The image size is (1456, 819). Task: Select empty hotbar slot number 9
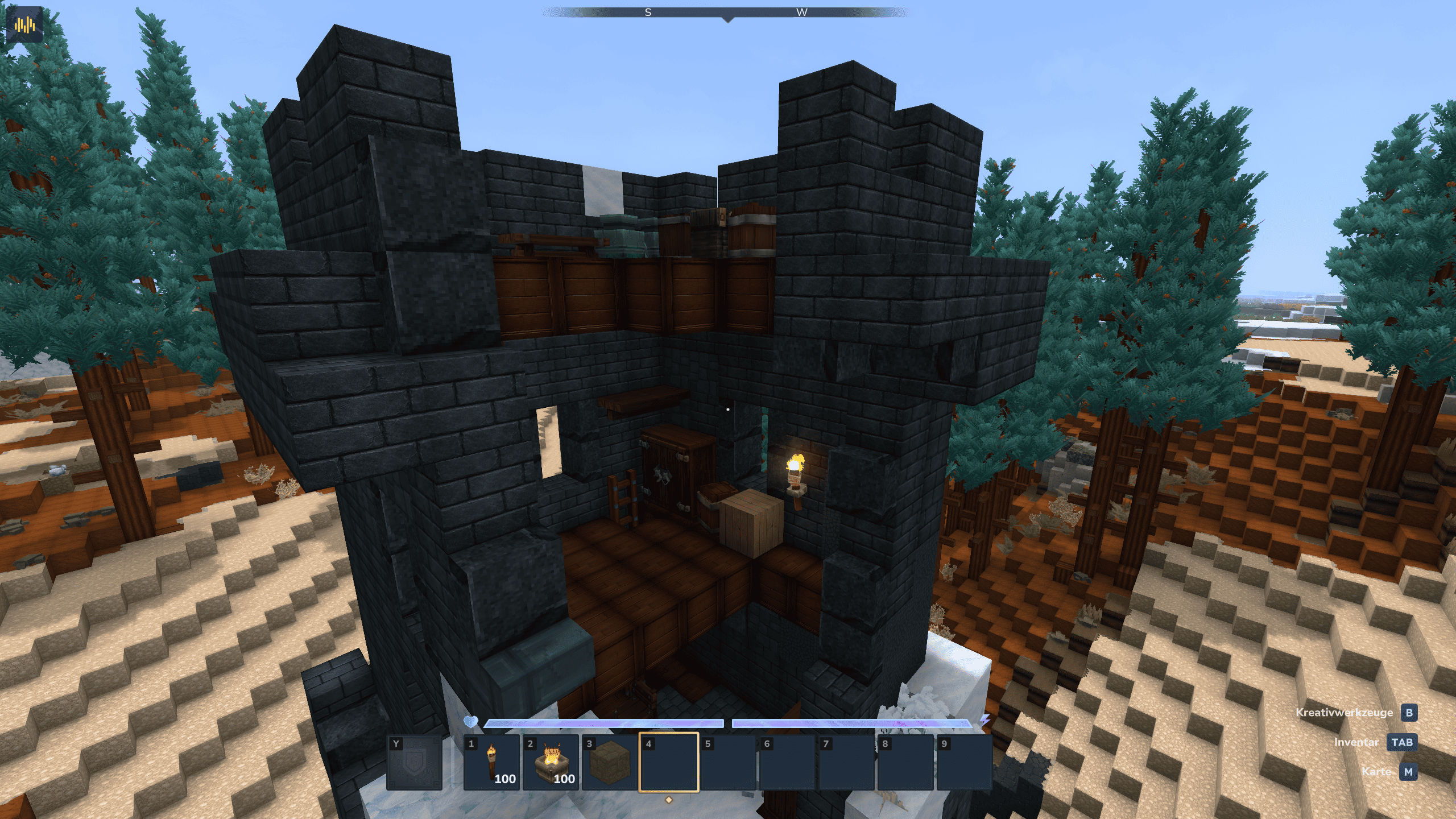(965, 762)
